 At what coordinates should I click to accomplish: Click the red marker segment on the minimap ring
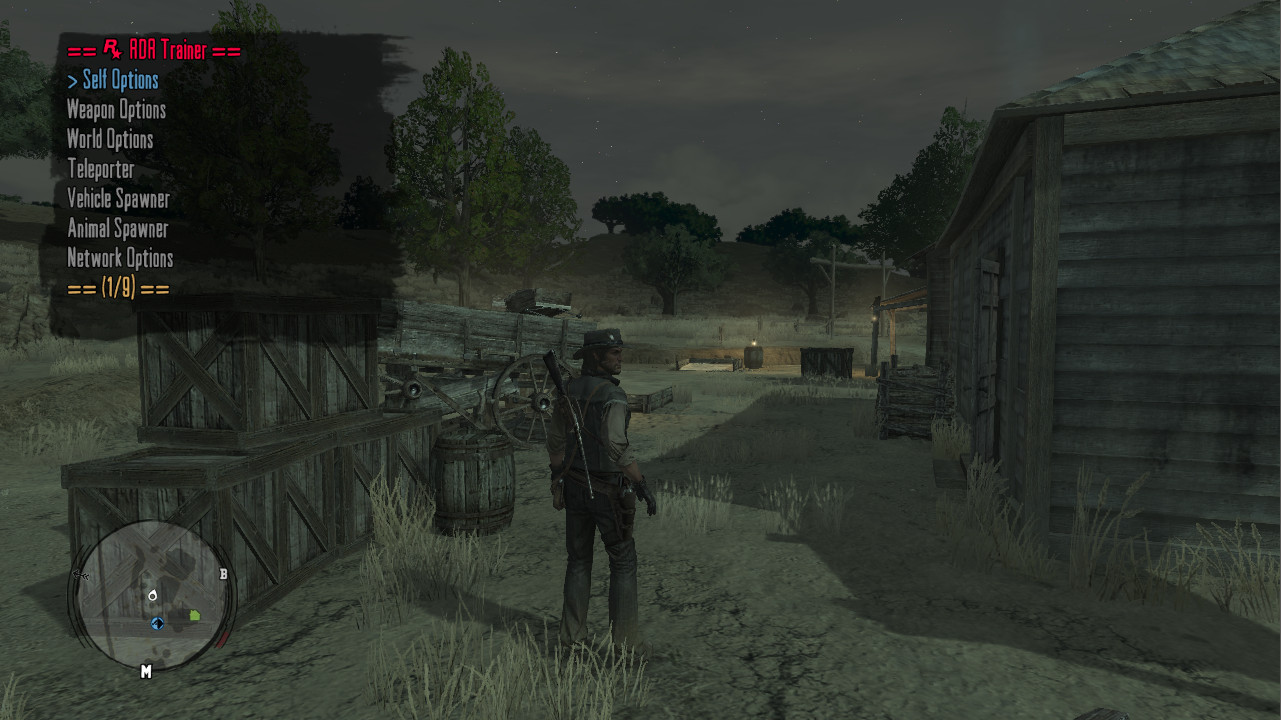click(223, 638)
